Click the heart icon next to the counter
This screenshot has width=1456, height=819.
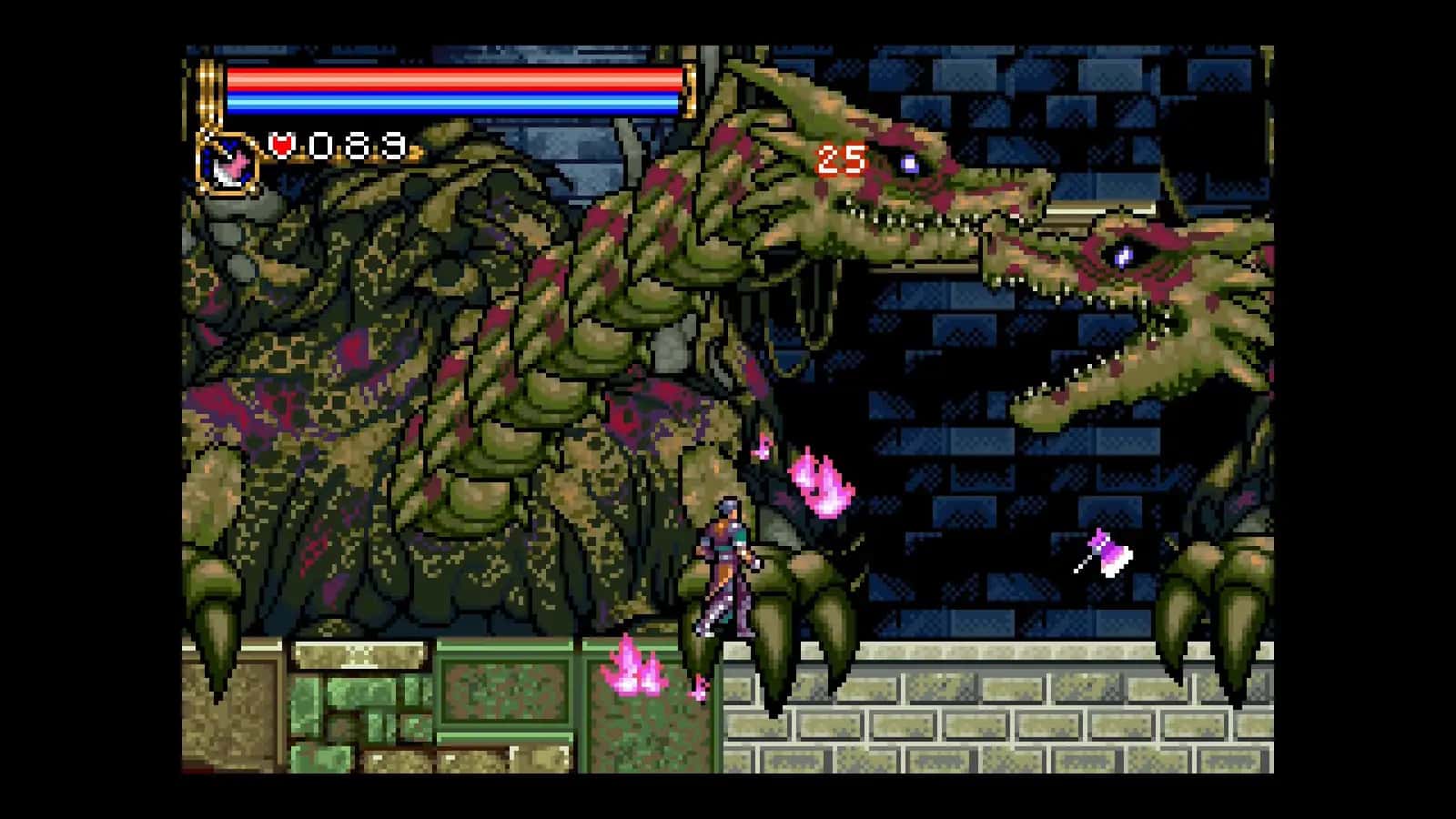(x=282, y=144)
